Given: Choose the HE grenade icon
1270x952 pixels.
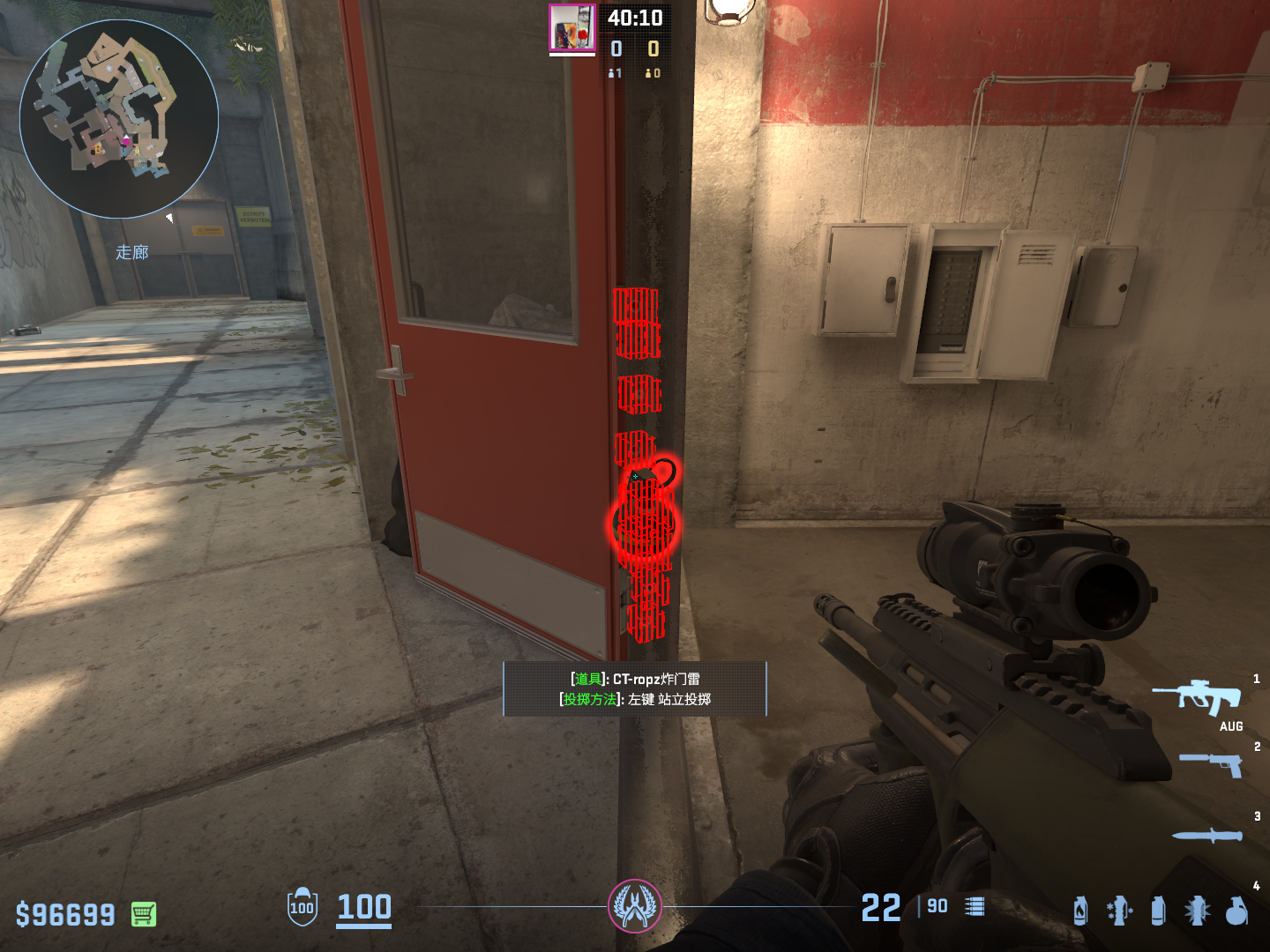Looking at the screenshot, I should [1236, 911].
